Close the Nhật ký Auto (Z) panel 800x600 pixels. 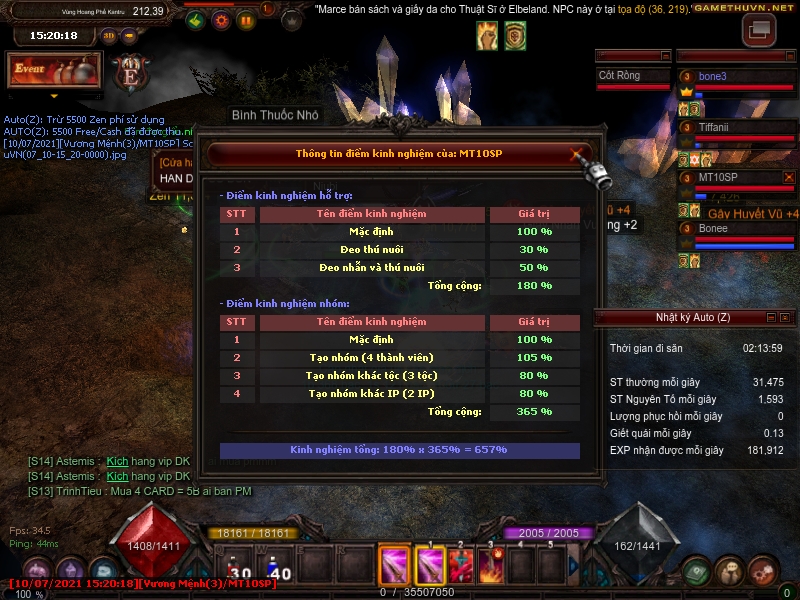click(x=786, y=318)
